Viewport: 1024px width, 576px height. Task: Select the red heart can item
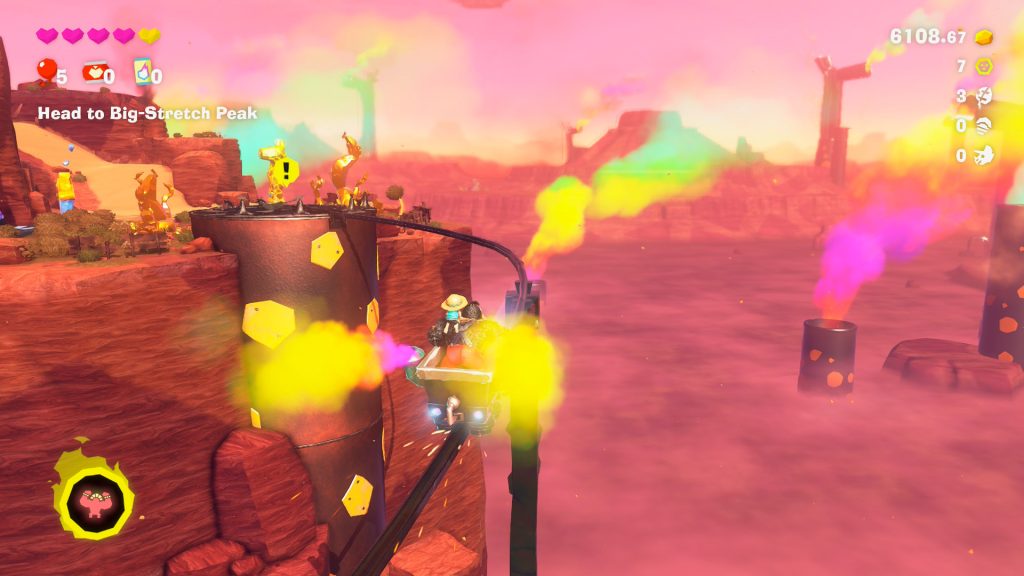point(93,71)
